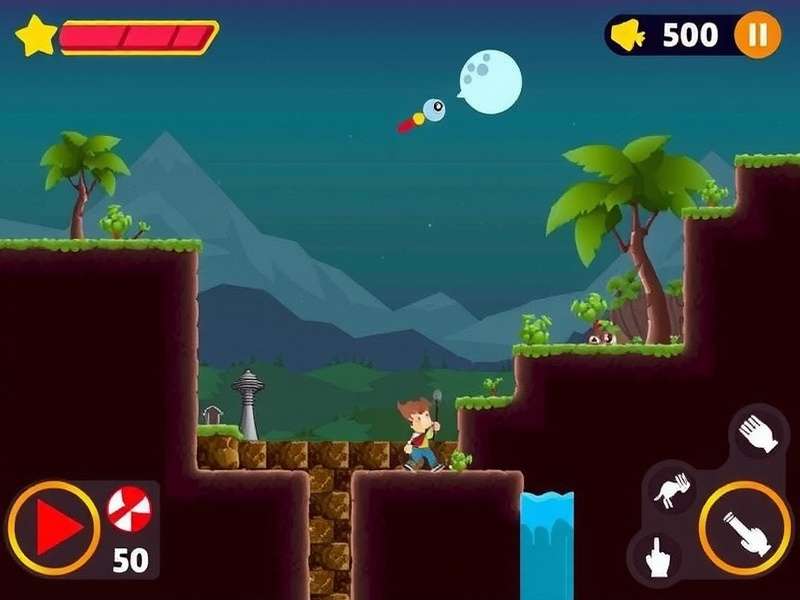Activate the open hand action button

point(758,434)
